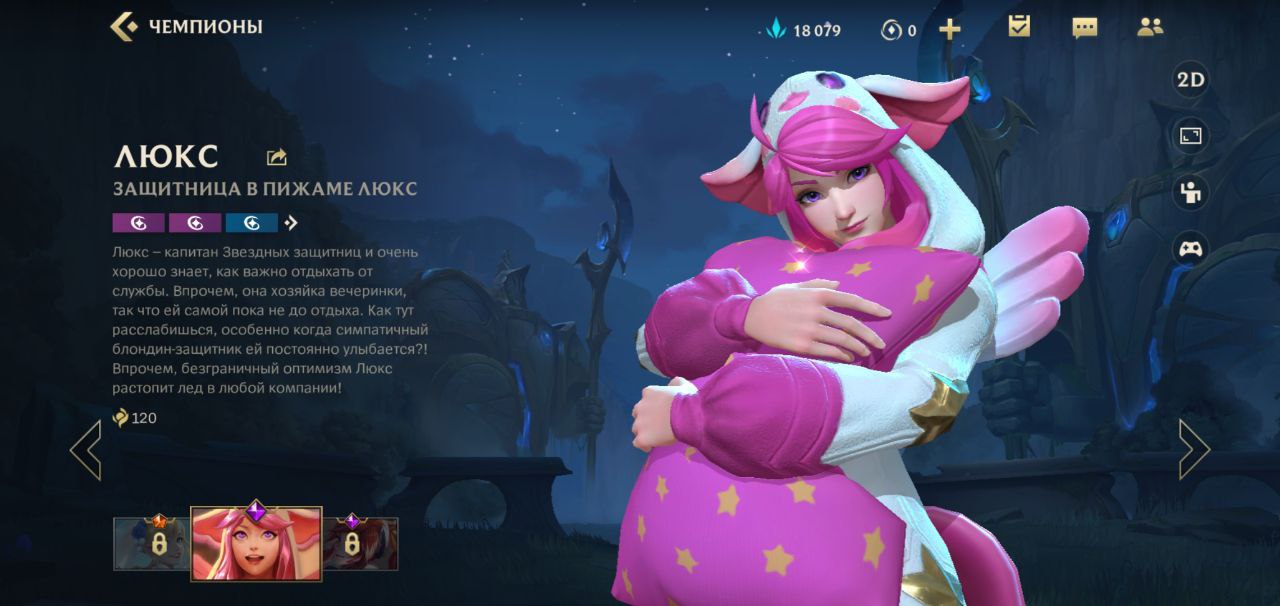This screenshot has height=606, width=1280.
Task: Open the missions checklist icon
Action: tap(1019, 27)
